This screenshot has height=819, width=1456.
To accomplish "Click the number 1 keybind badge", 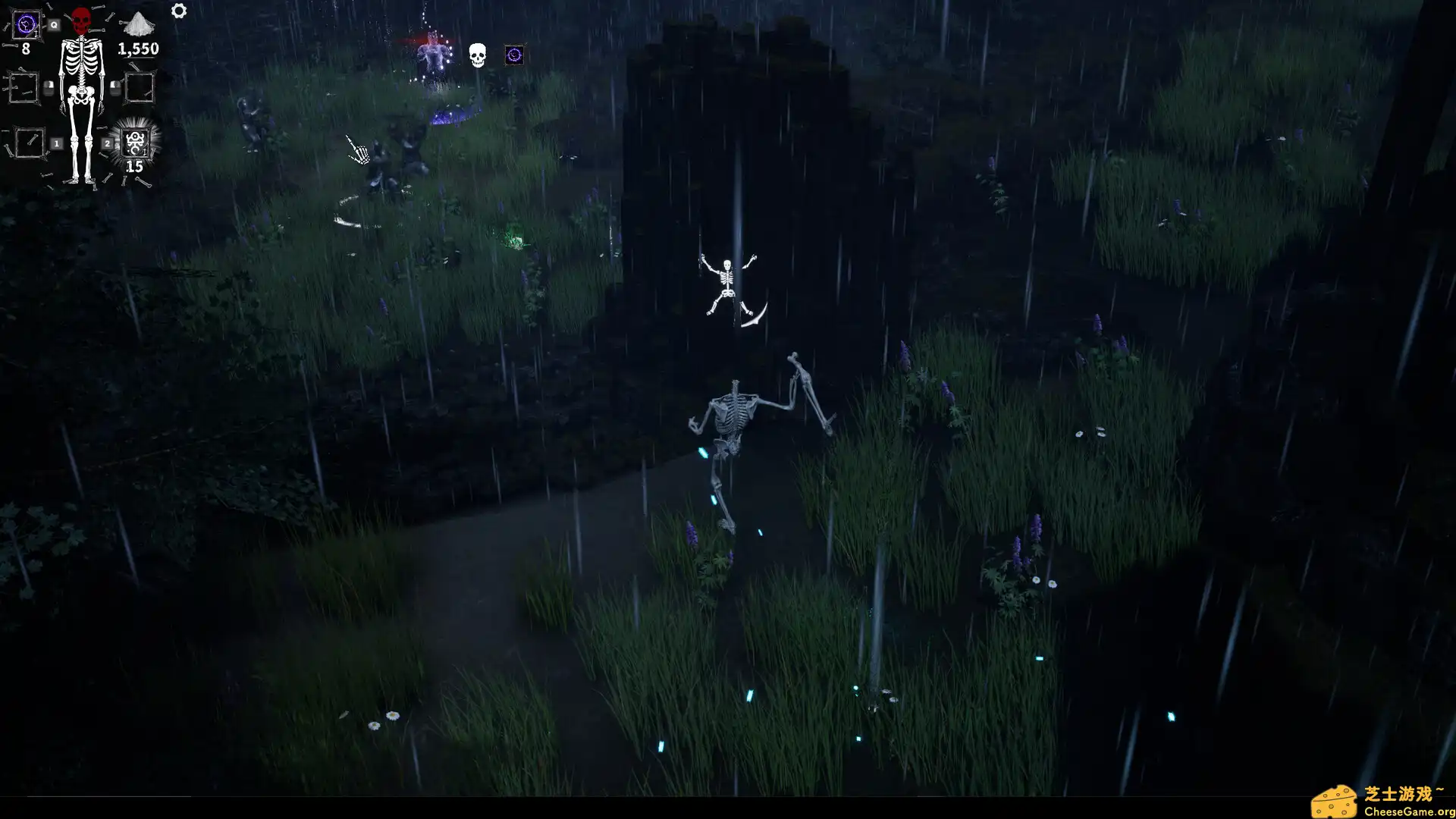I will [x=55, y=143].
